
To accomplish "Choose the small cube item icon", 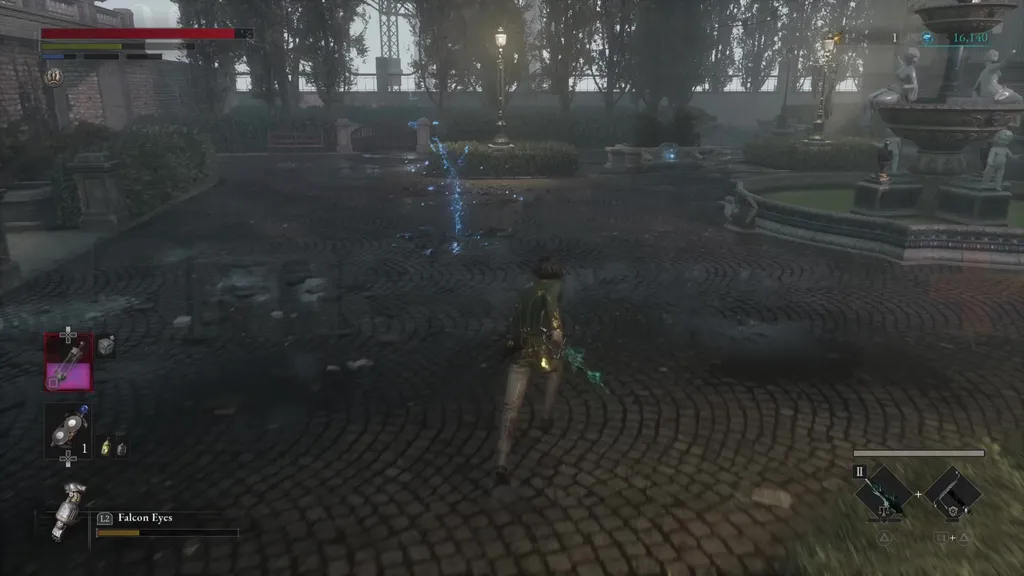I will tap(106, 346).
